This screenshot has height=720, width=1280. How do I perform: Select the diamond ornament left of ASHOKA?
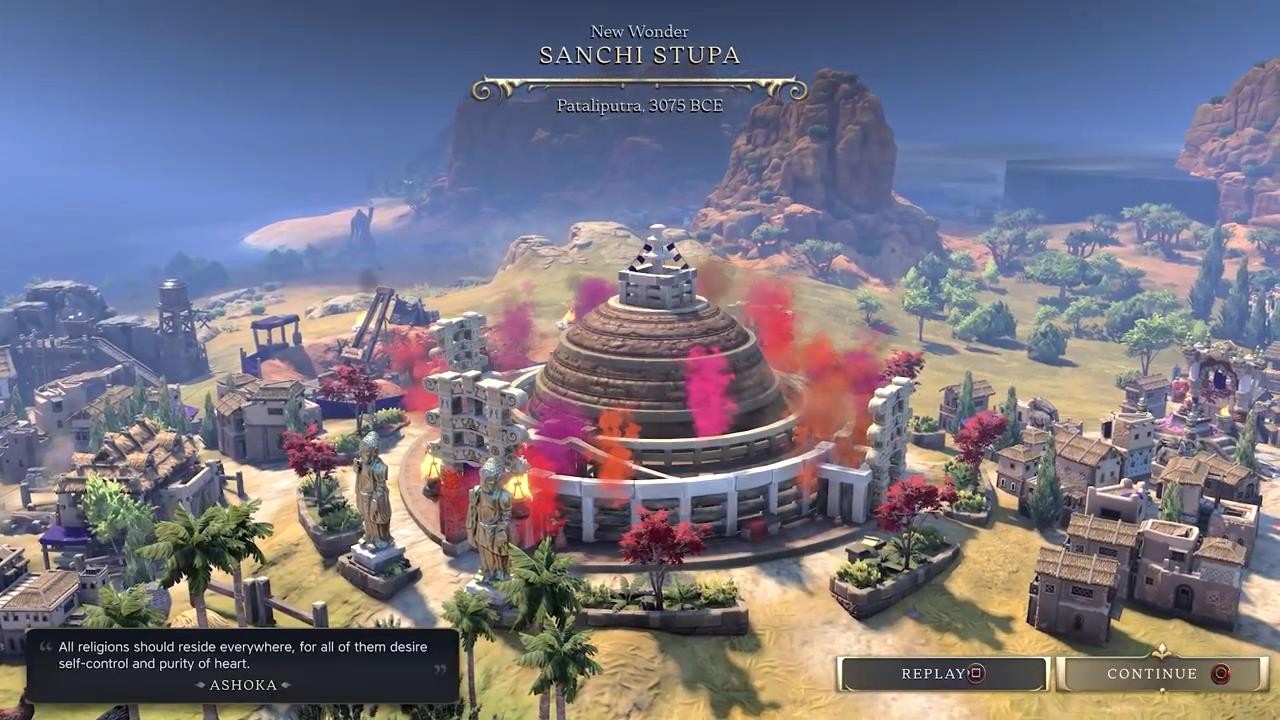click(x=198, y=685)
